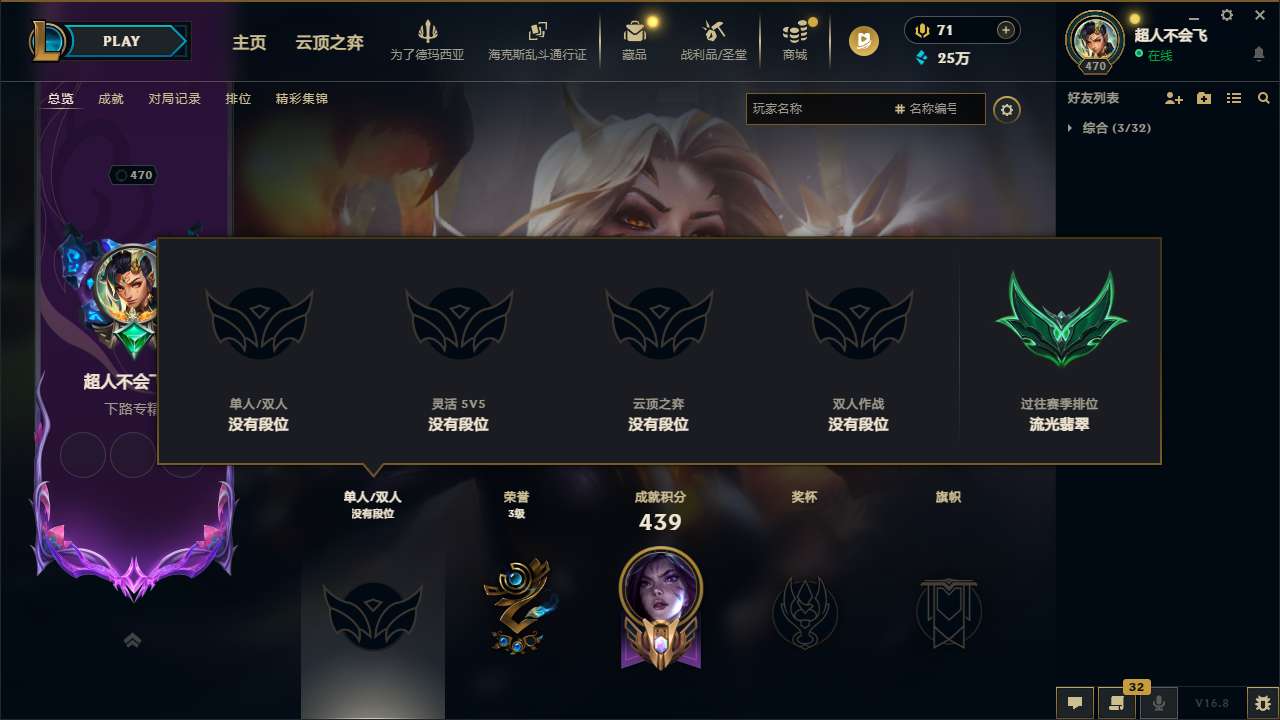Open the 海克斯乱斗通行证 pass
Image resolution: width=1280 pixels, height=720 pixels.
click(537, 42)
